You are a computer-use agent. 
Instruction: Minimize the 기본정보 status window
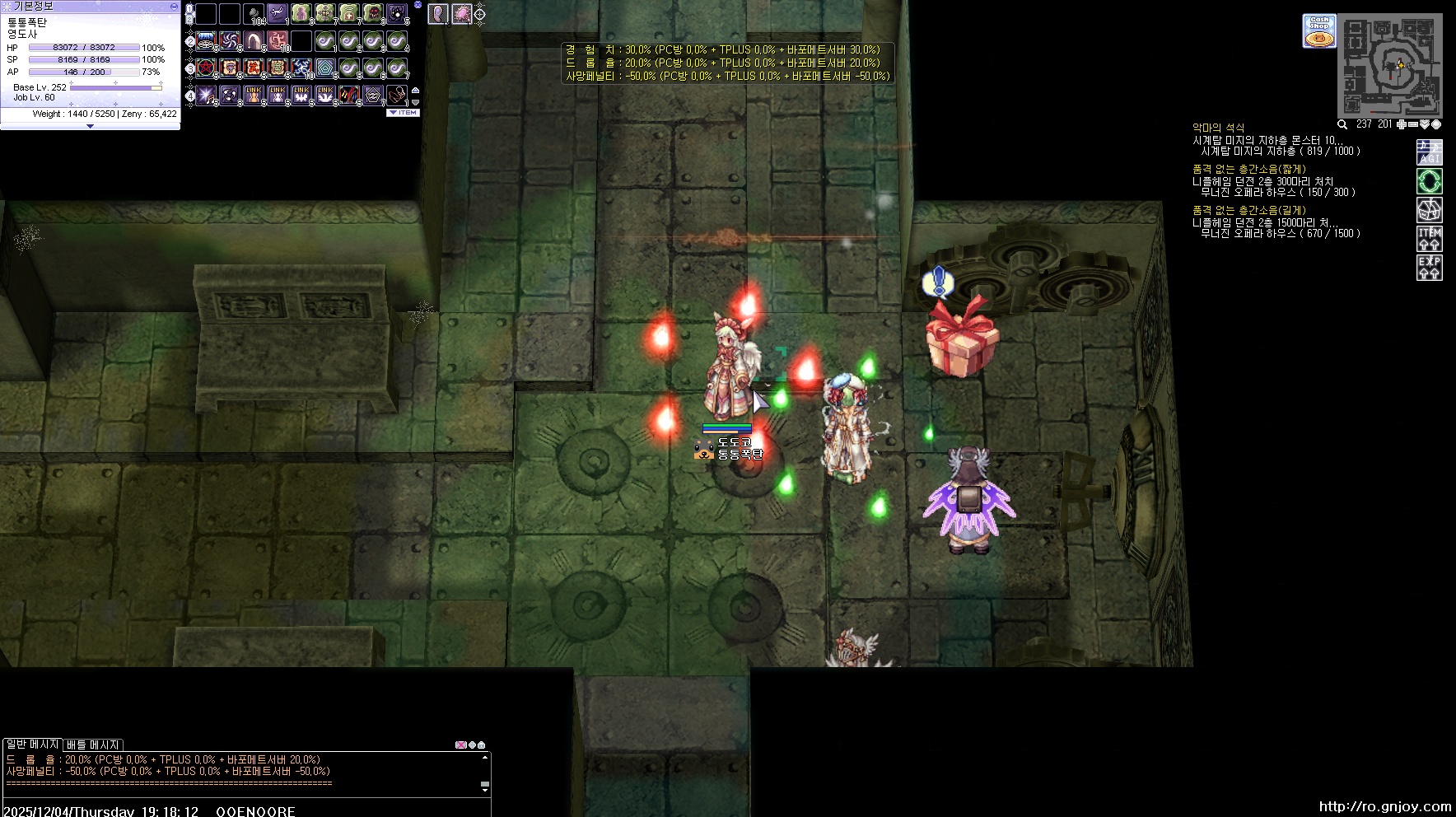pyautogui.click(x=174, y=6)
